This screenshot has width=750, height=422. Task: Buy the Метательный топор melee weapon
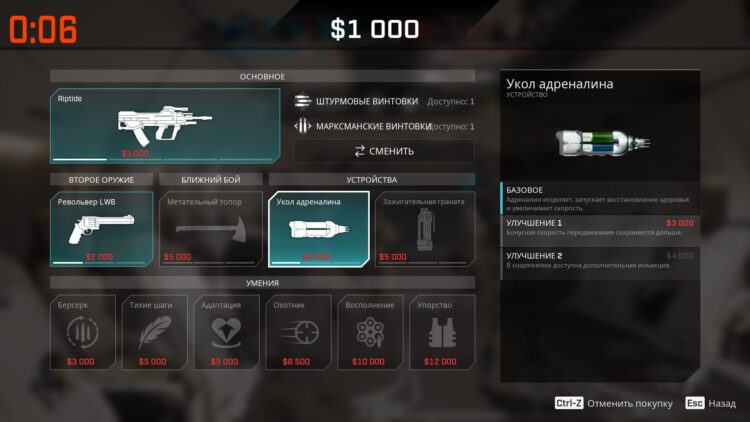(x=210, y=229)
